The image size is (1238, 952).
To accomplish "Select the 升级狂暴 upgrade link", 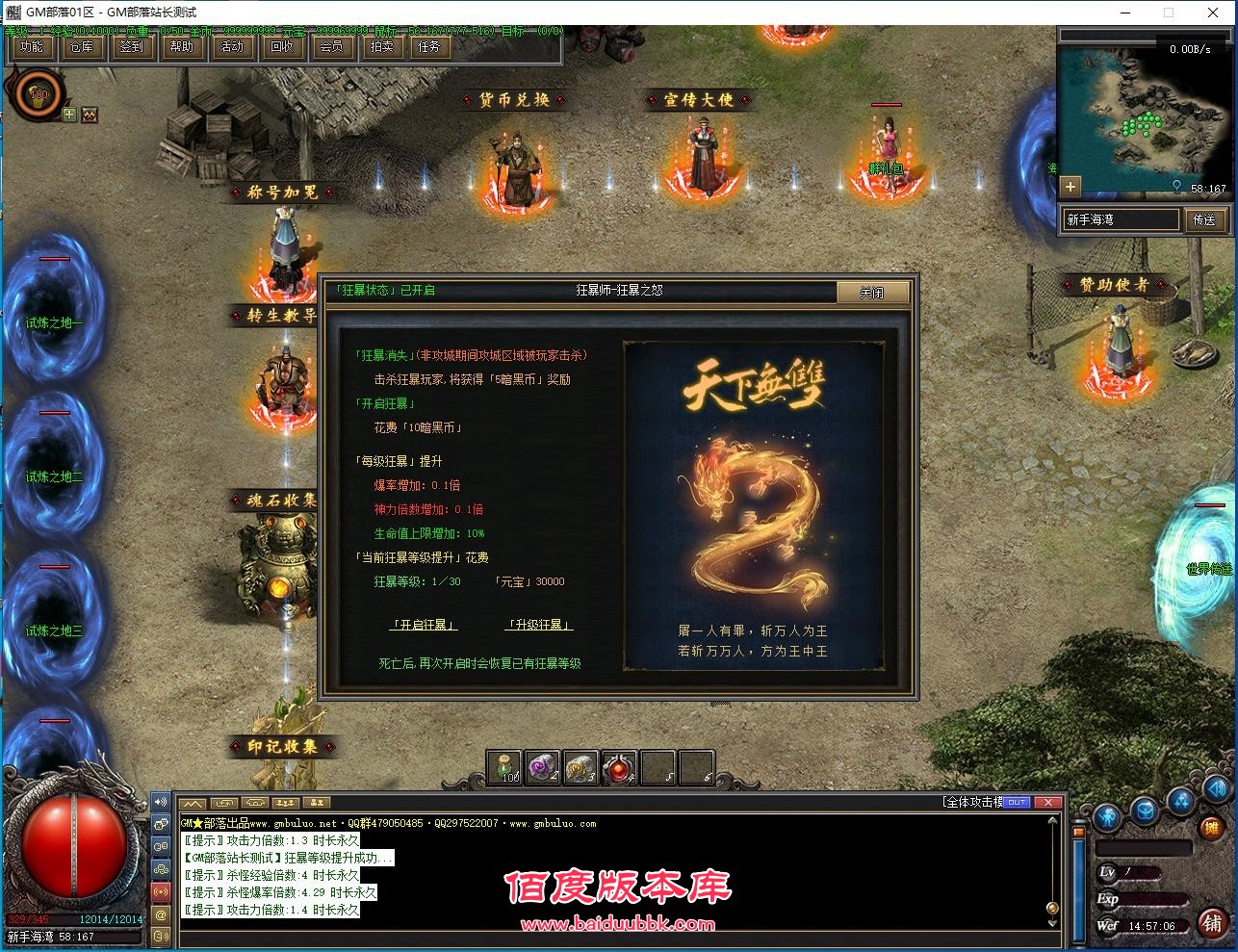I will click(x=539, y=625).
